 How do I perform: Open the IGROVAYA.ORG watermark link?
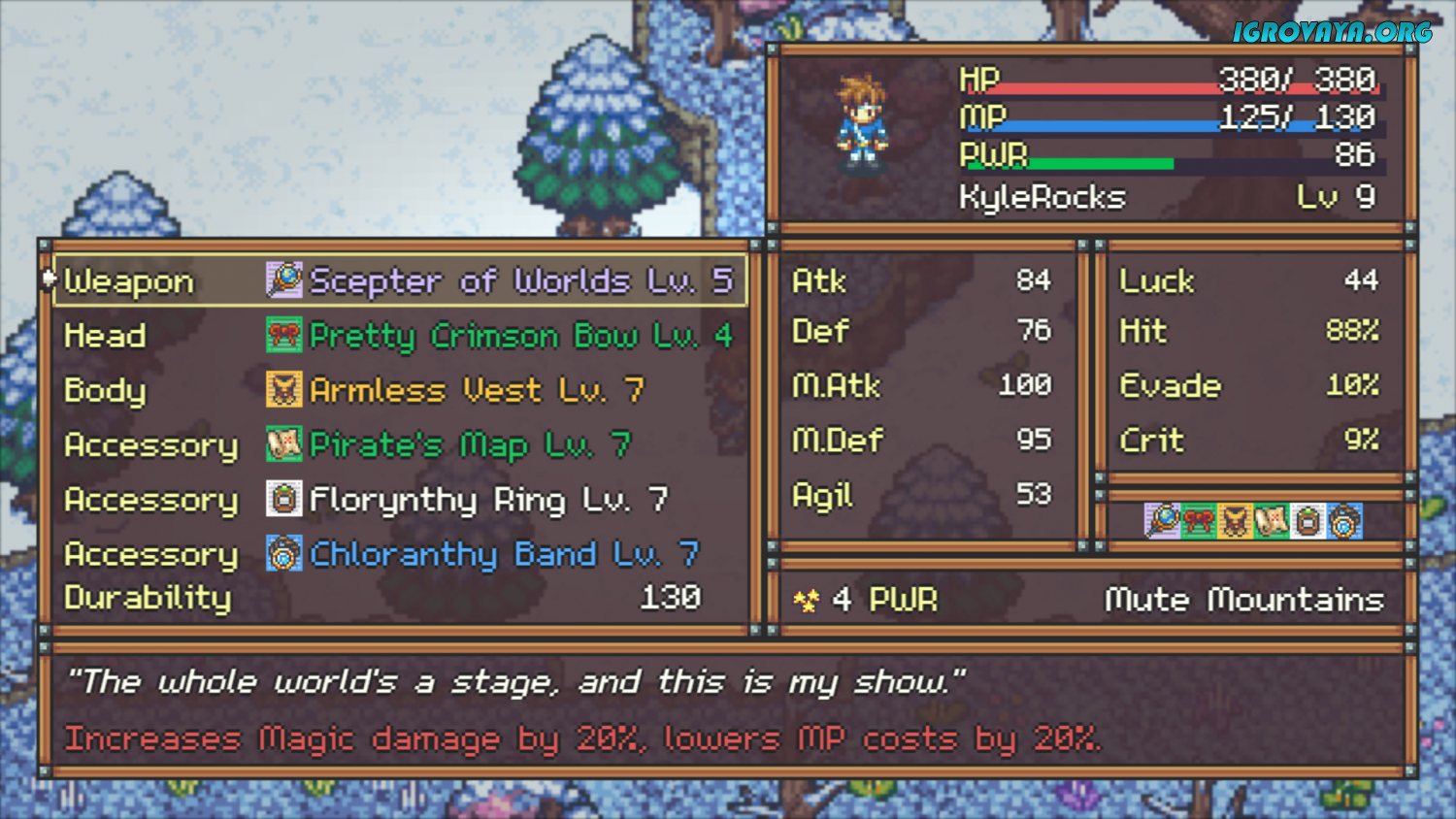(x=1332, y=32)
